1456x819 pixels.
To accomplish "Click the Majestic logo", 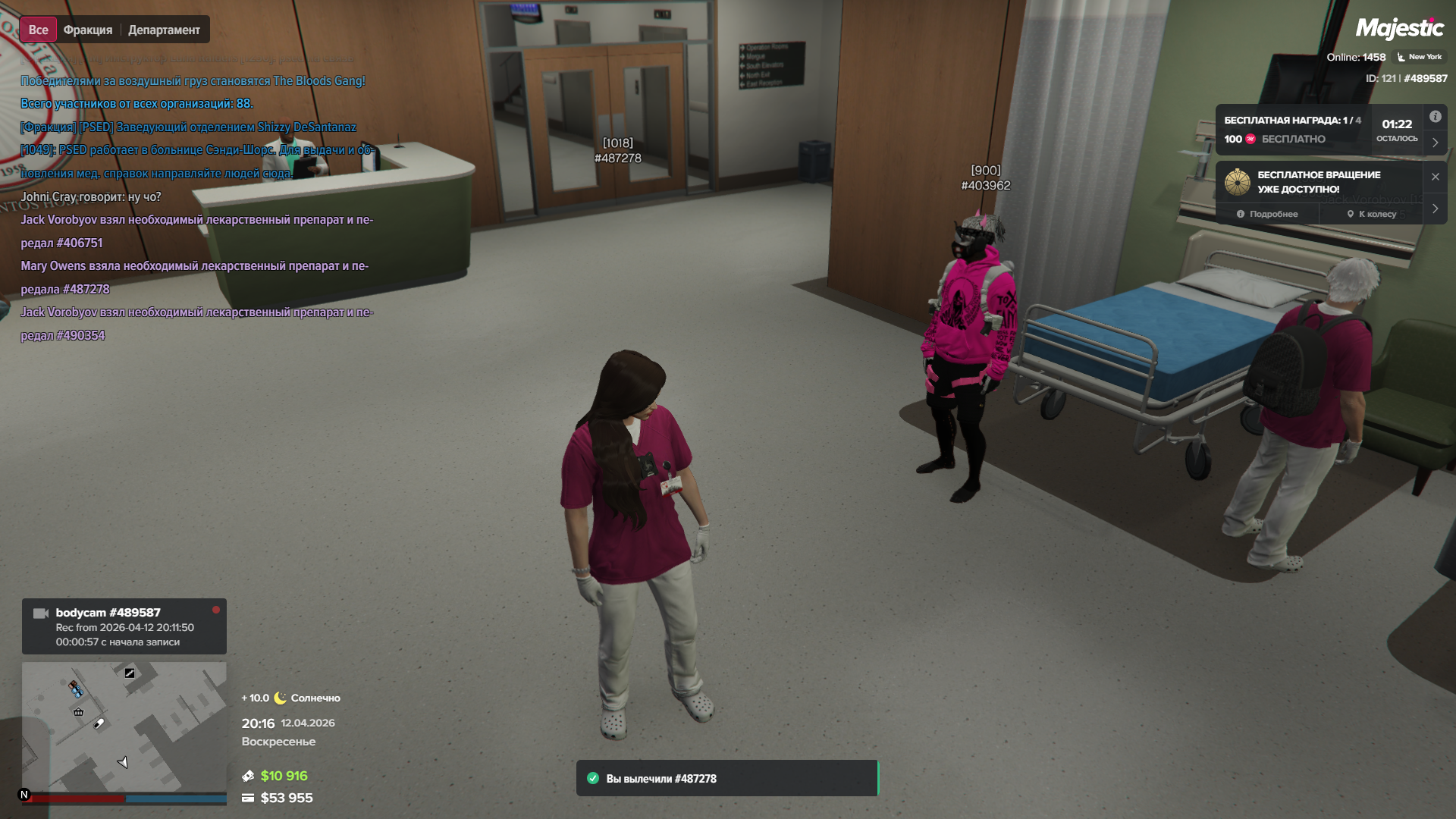I will point(1399,29).
